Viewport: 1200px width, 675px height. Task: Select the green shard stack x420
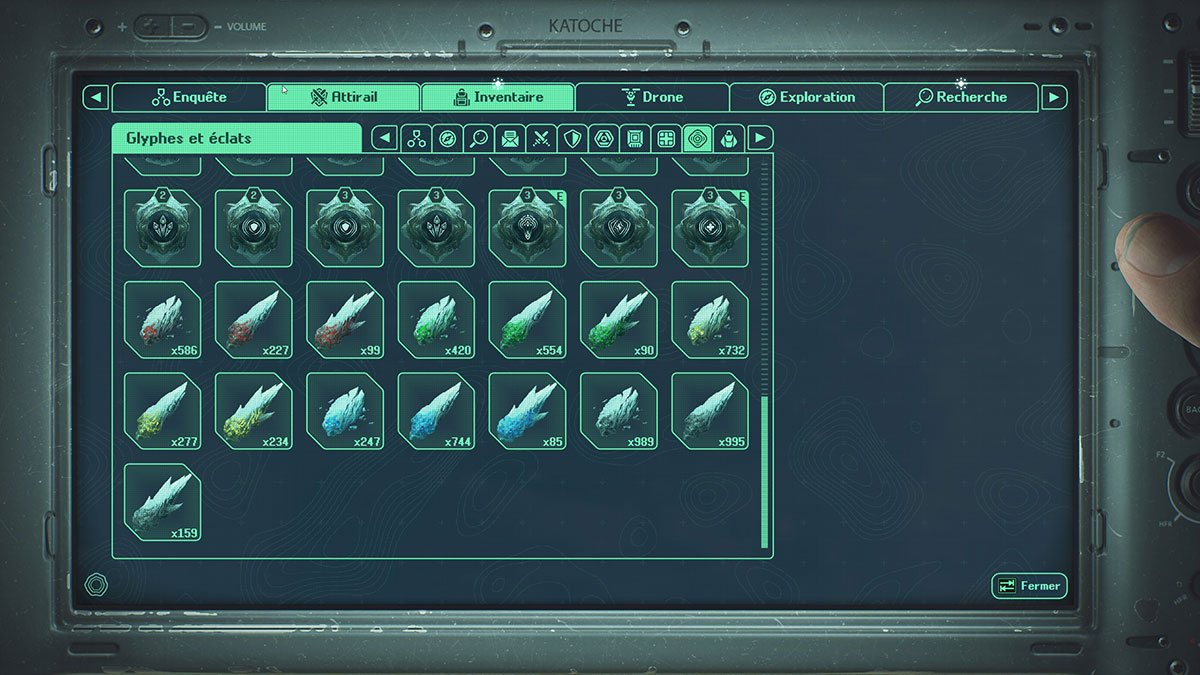coord(436,320)
